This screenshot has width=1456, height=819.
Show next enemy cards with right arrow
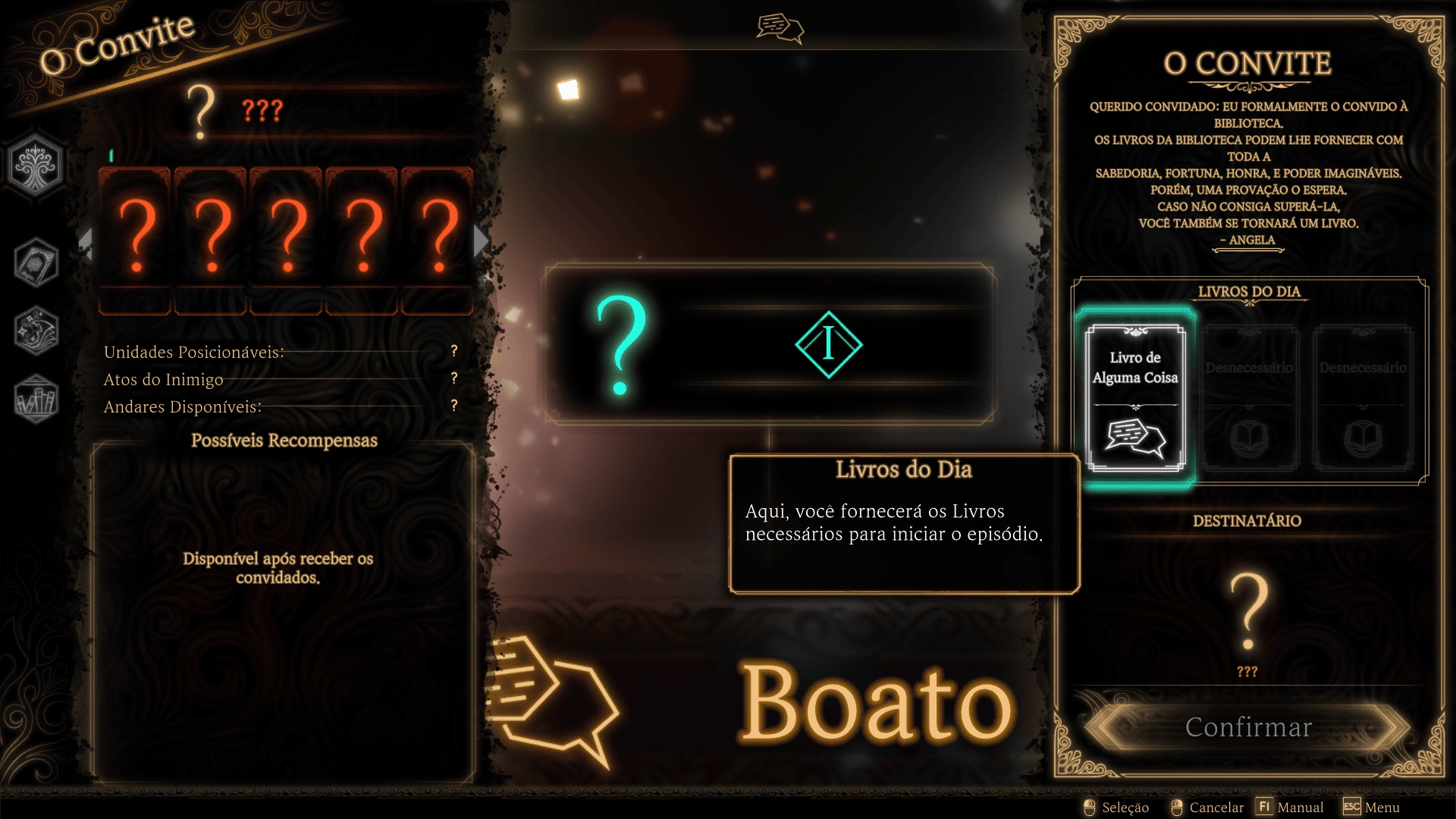click(x=480, y=241)
